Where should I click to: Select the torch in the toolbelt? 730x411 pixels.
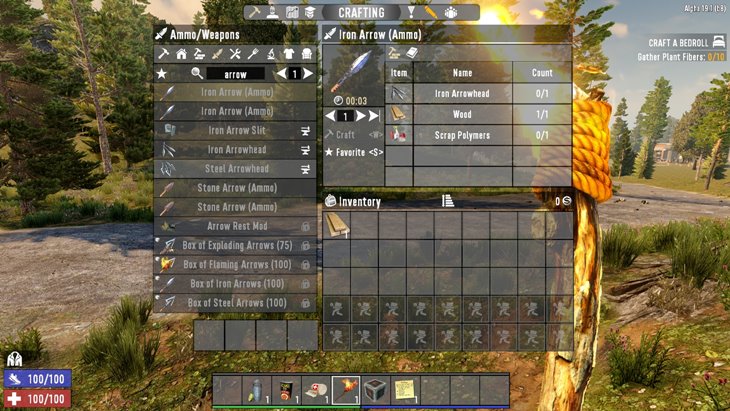[346, 388]
